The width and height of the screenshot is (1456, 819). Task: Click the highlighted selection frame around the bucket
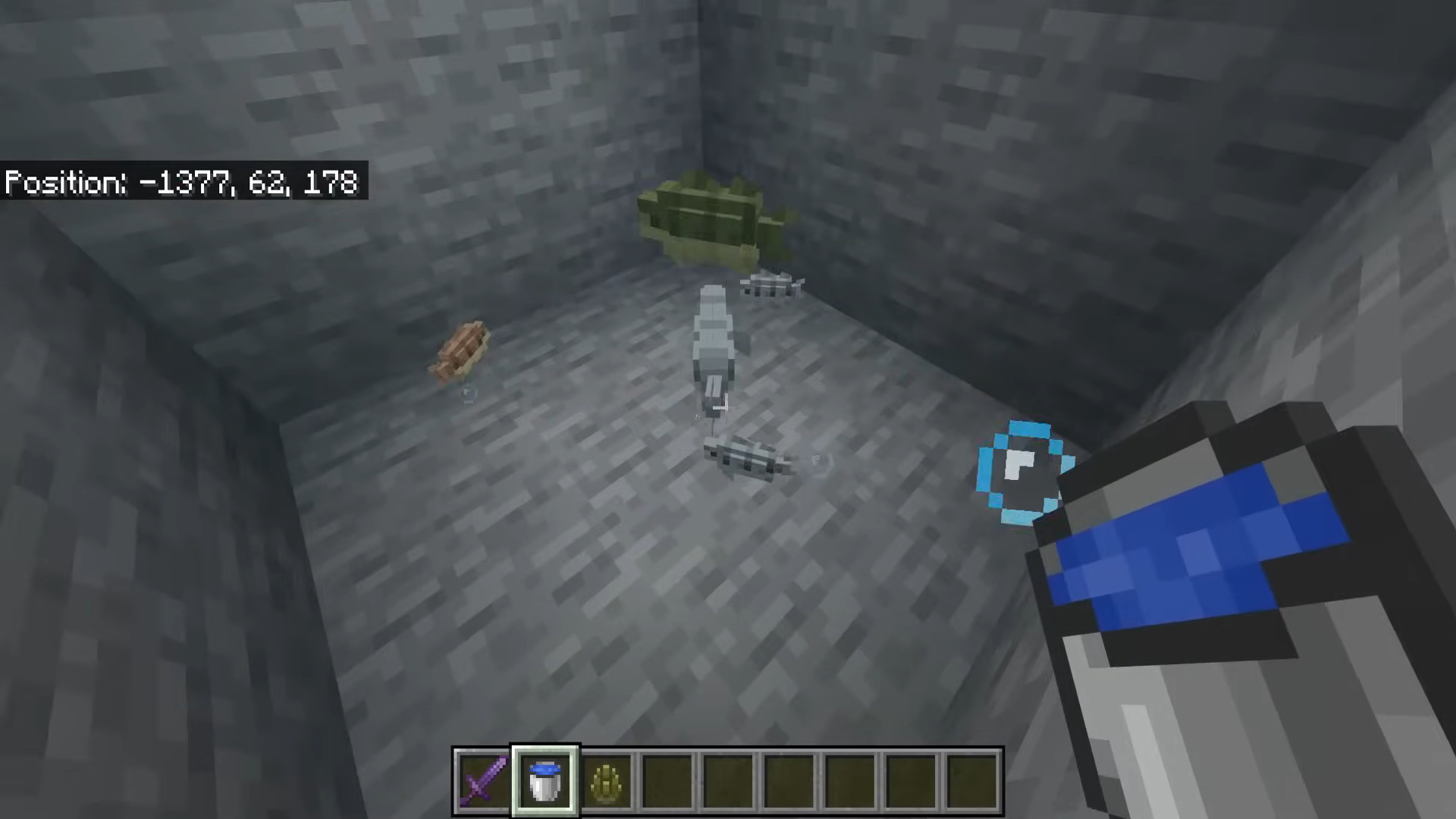[545, 777]
